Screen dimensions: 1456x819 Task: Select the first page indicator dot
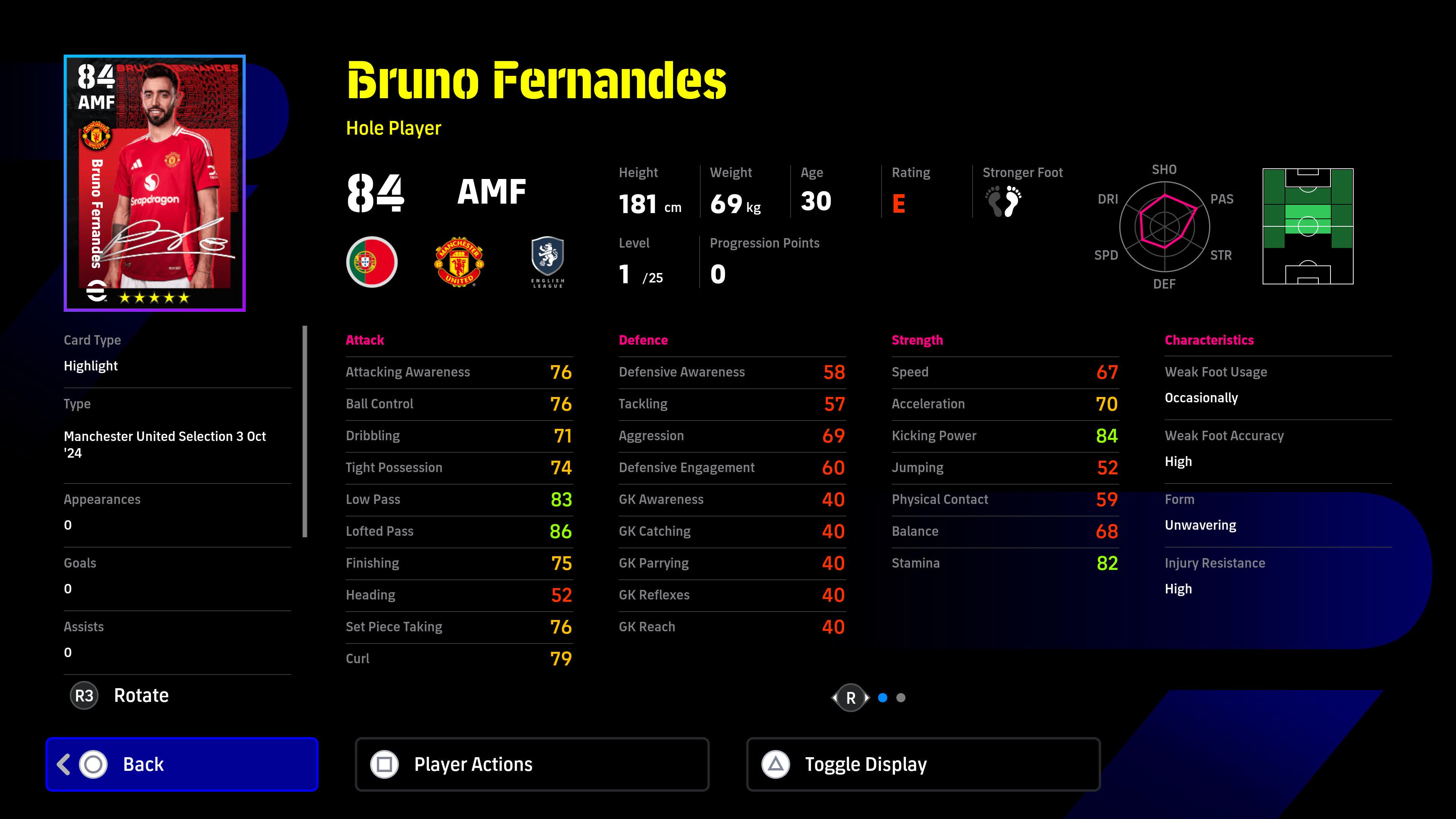point(883,698)
